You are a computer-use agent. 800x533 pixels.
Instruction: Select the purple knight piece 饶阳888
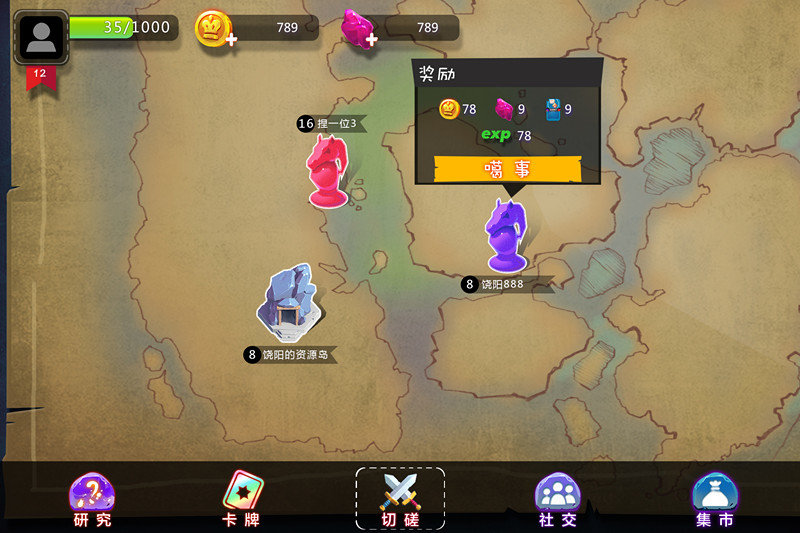pos(506,235)
